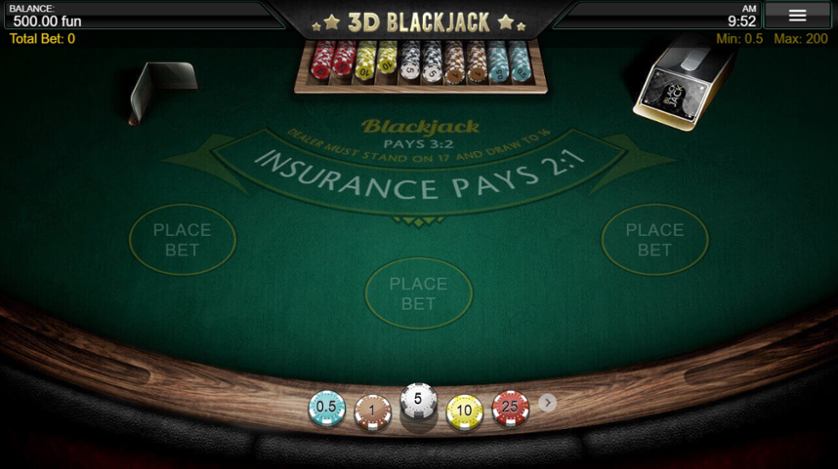This screenshot has height=469, width=838.
Task: Choose the red 25 chip
Action: click(510, 408)
